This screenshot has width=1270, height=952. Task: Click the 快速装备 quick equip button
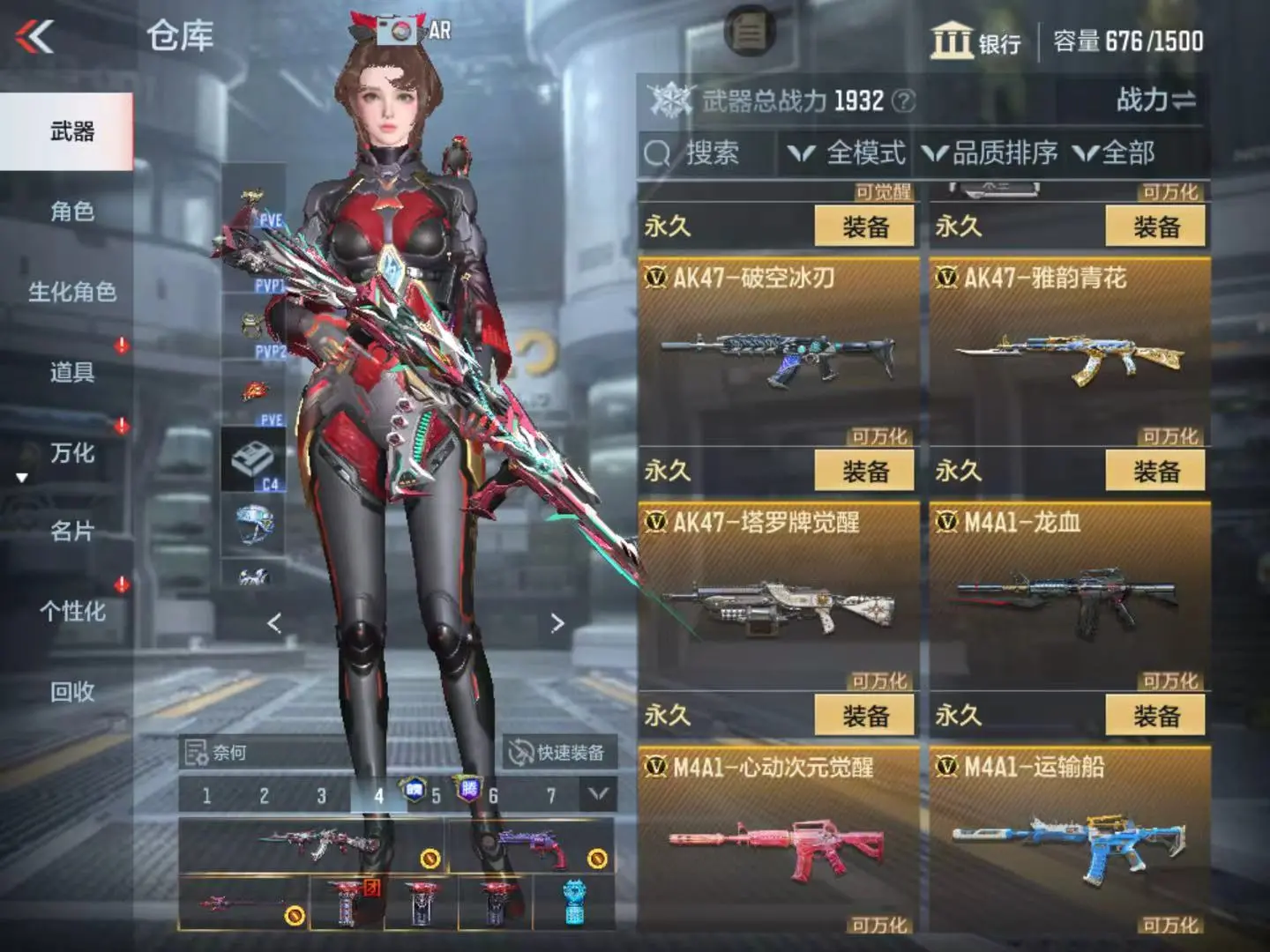coord(558,753)
